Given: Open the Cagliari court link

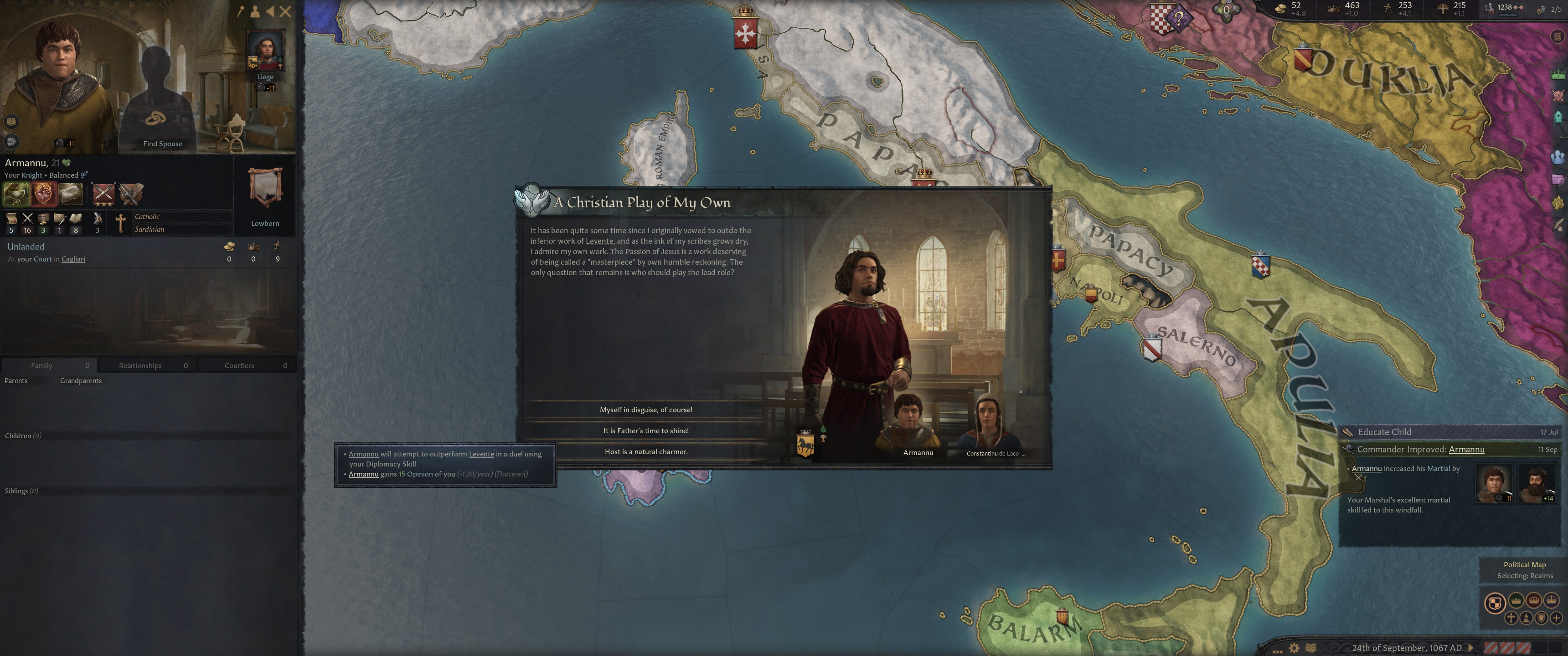Looking at the screenshot, I should pyautogui.click(x=73, y=259).
